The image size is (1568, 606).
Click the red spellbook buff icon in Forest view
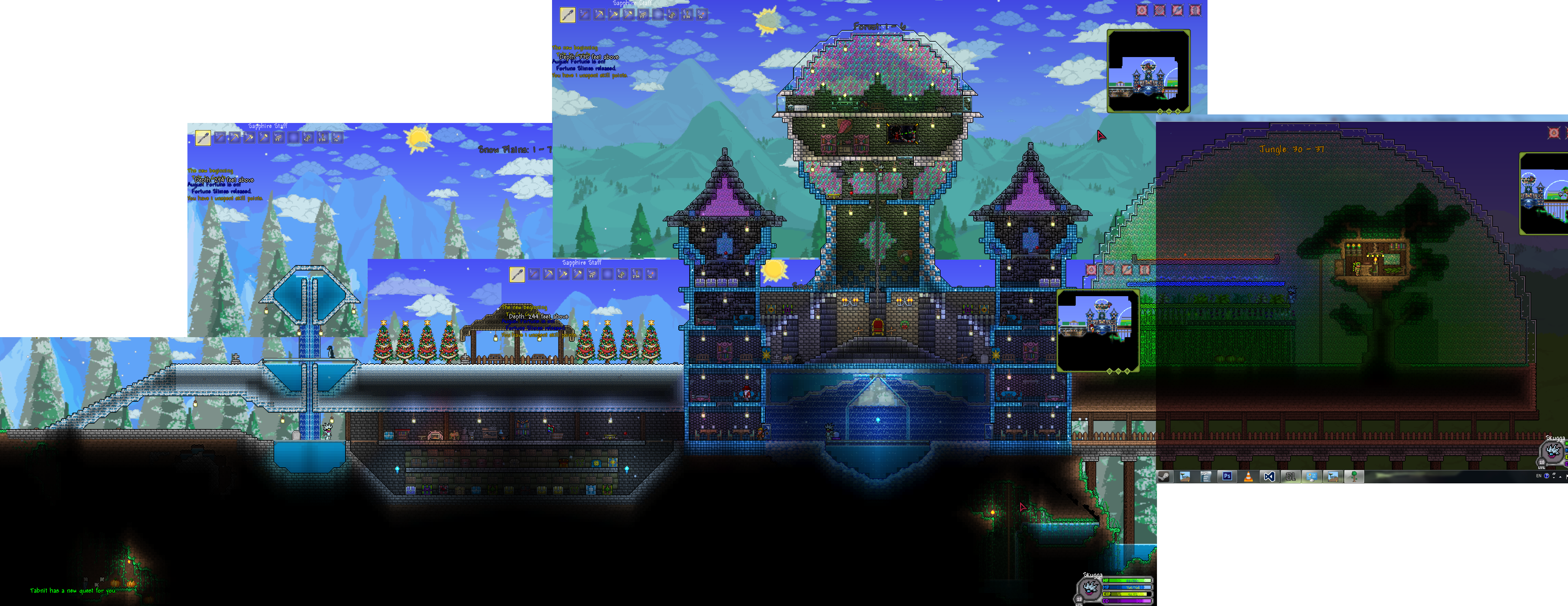tap(1160, 10)
